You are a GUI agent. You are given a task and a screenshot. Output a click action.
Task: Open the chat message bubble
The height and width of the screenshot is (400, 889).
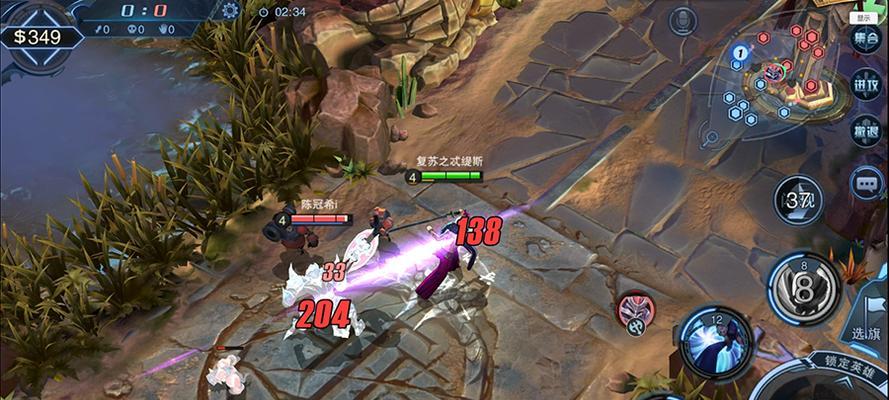point(866,183)
